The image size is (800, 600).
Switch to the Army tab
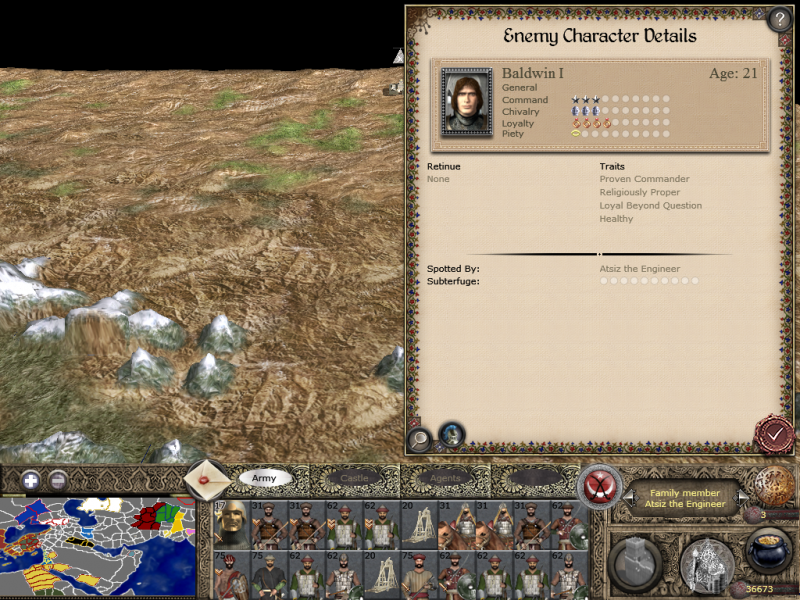pyautogui.click(x=264, y=479)
